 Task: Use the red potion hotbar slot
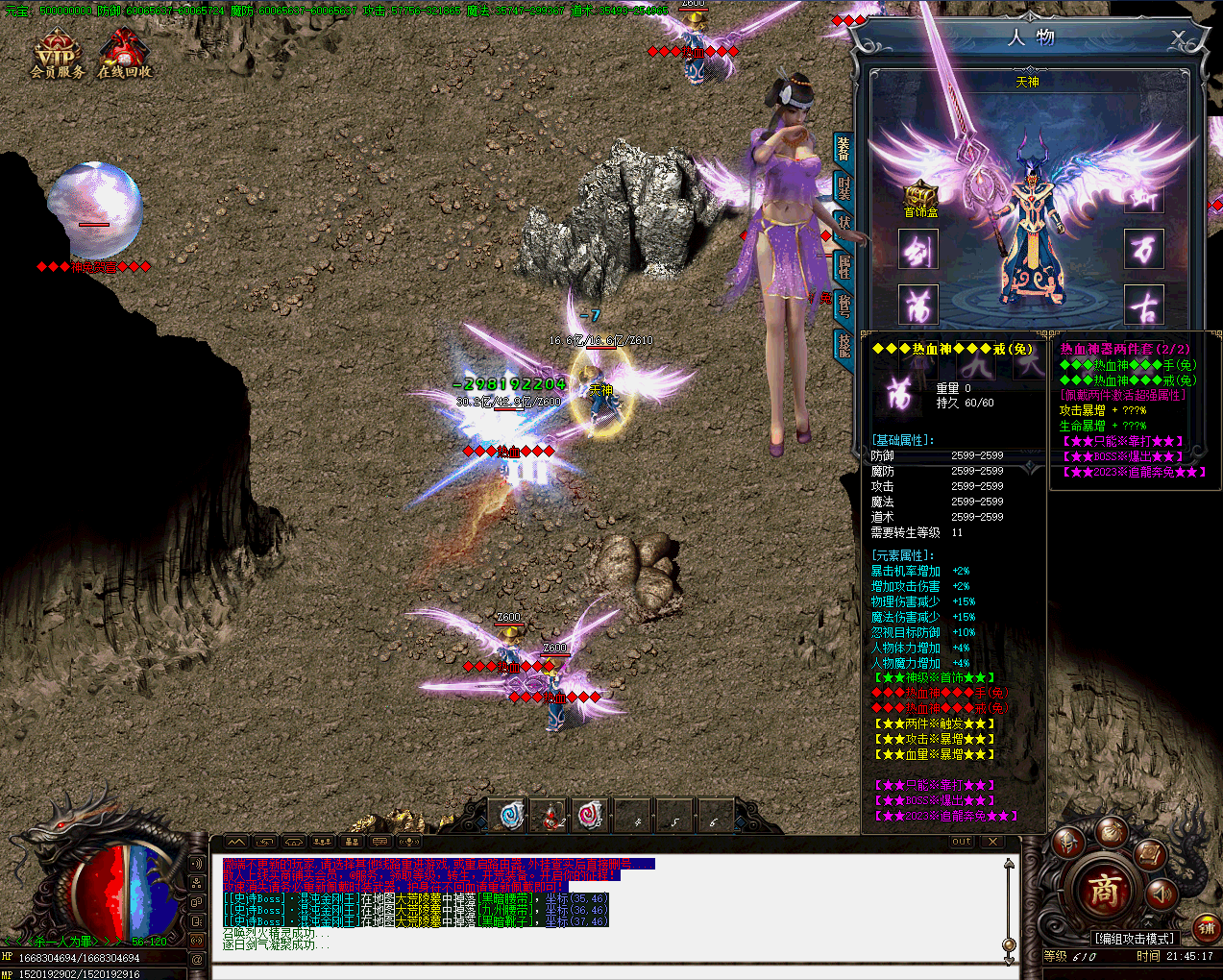[551, 816]
